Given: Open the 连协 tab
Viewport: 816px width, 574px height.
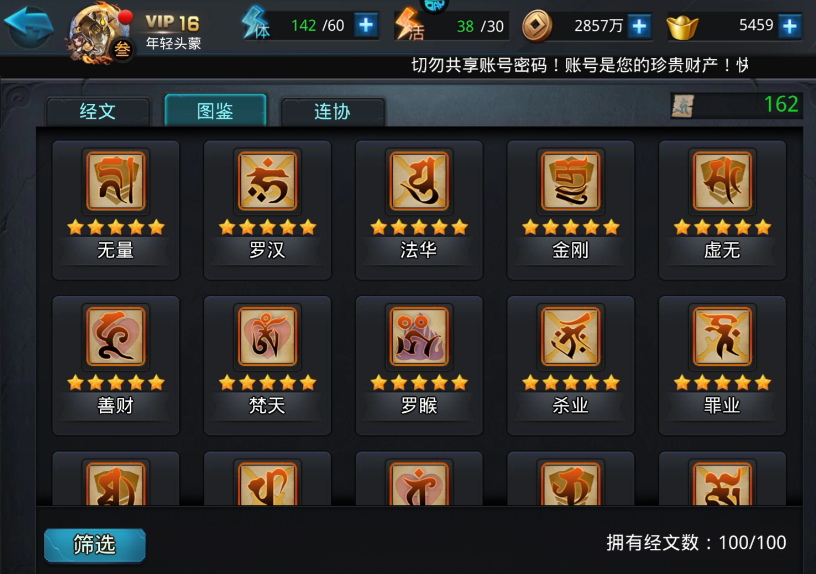Looking at the screenshot, I should coord(332,111).
